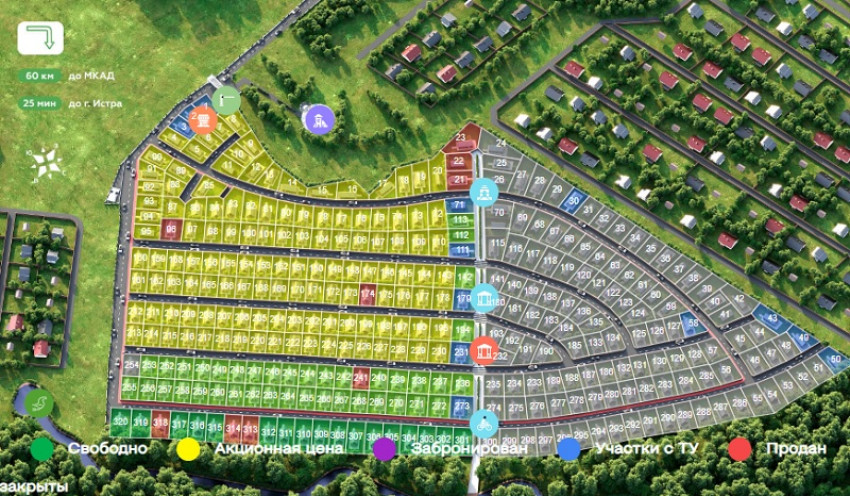Open the light-blue bicycle marker
850x496 pixels.
point(484,423)
